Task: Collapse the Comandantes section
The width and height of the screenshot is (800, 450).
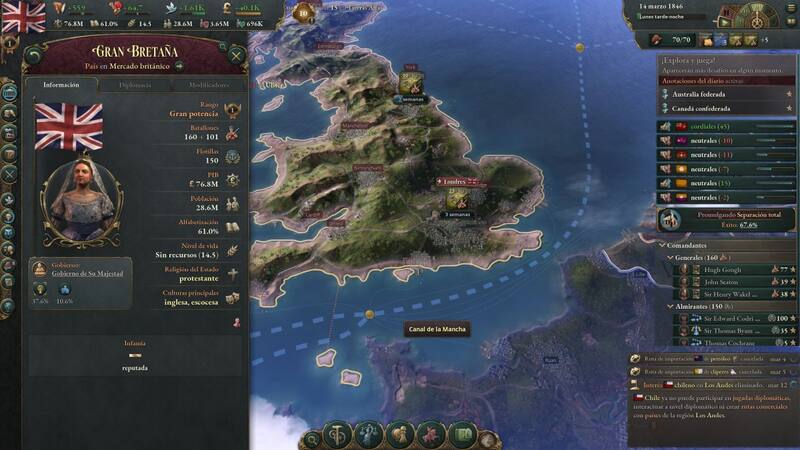Action: click(x=663, y=245)
